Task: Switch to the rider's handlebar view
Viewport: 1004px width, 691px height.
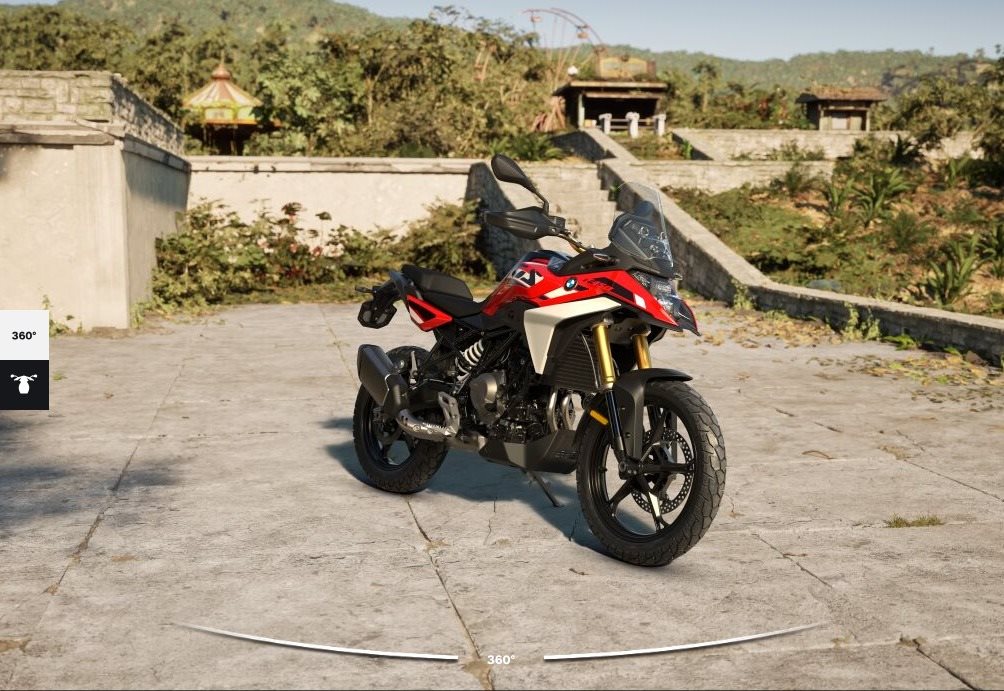Action: [24, 385]
